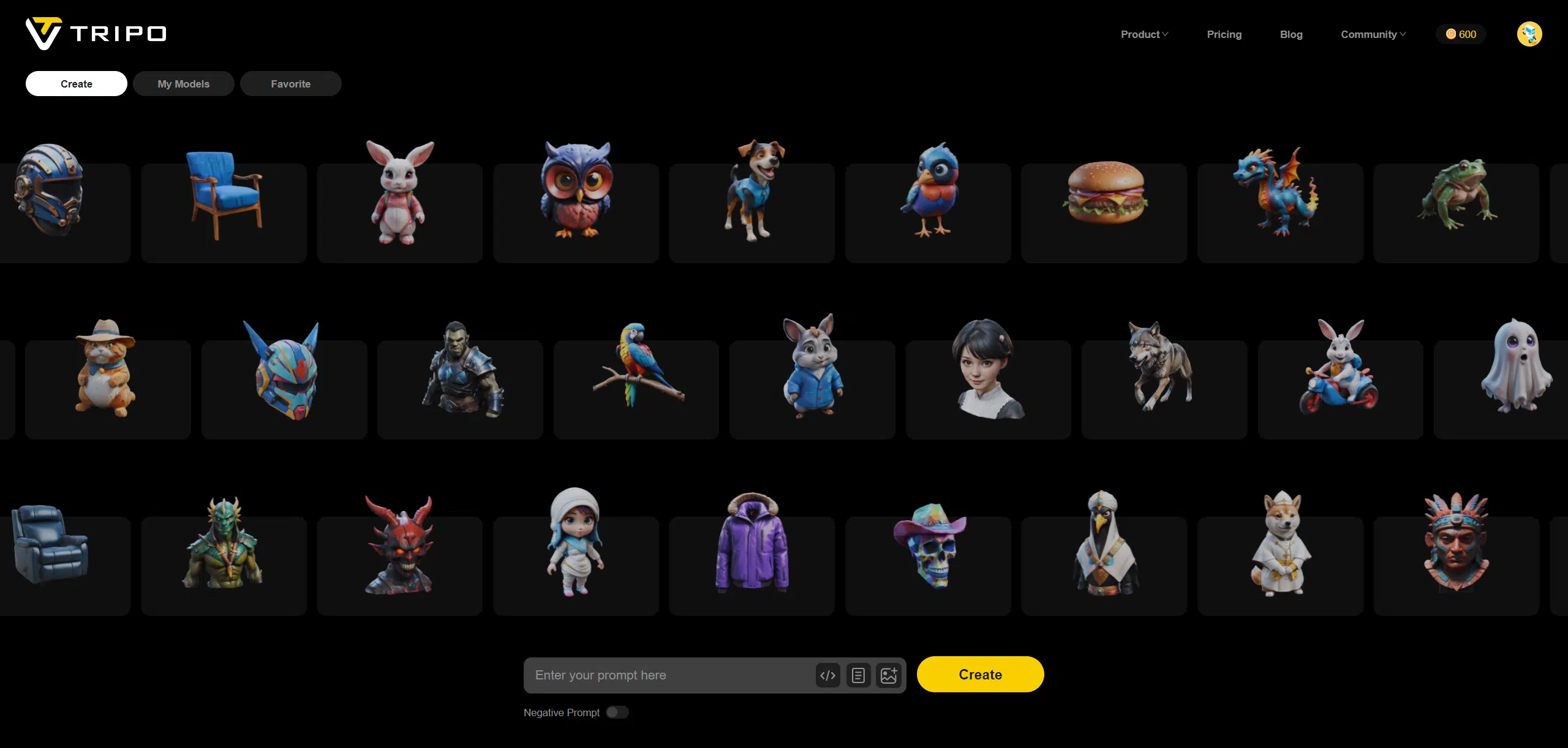The height and width of the screenshot is (748, 1568).
Task: Open the Pricing page
Action: click(x=1224, y=34)
